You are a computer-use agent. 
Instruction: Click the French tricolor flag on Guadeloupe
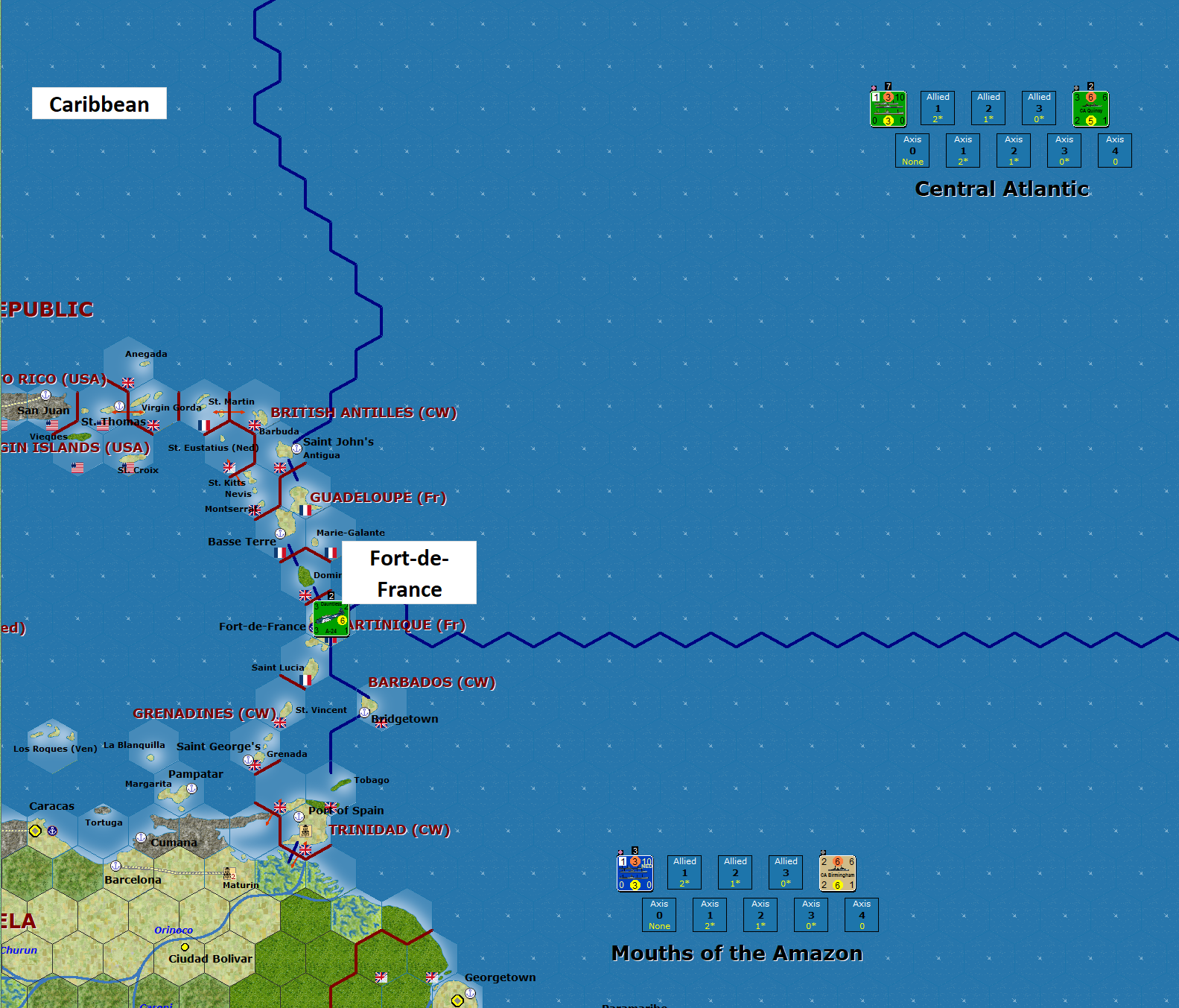tap(305, 510)
